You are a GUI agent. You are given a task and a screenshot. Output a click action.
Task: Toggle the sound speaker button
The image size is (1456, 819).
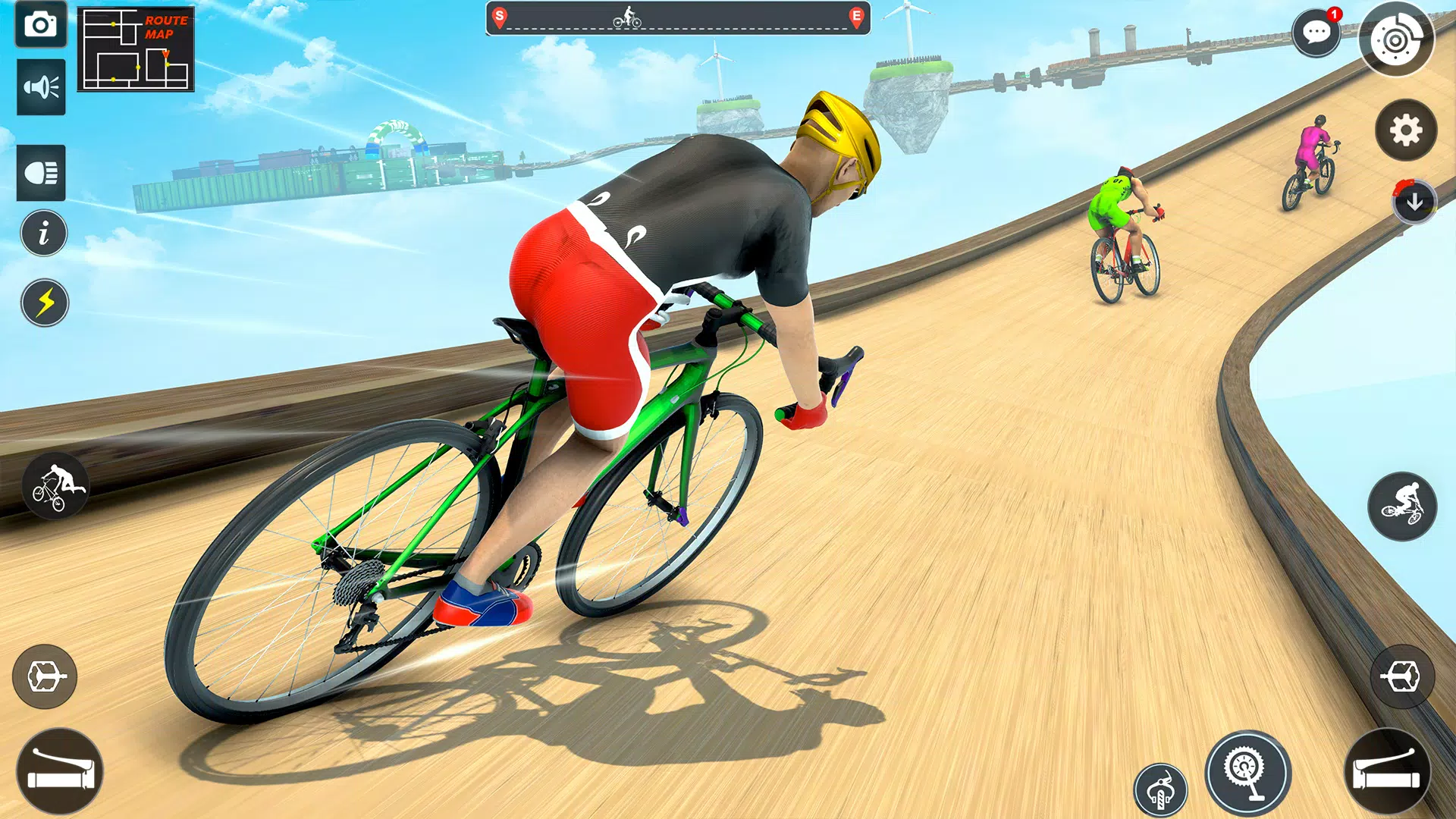(41, 87)
